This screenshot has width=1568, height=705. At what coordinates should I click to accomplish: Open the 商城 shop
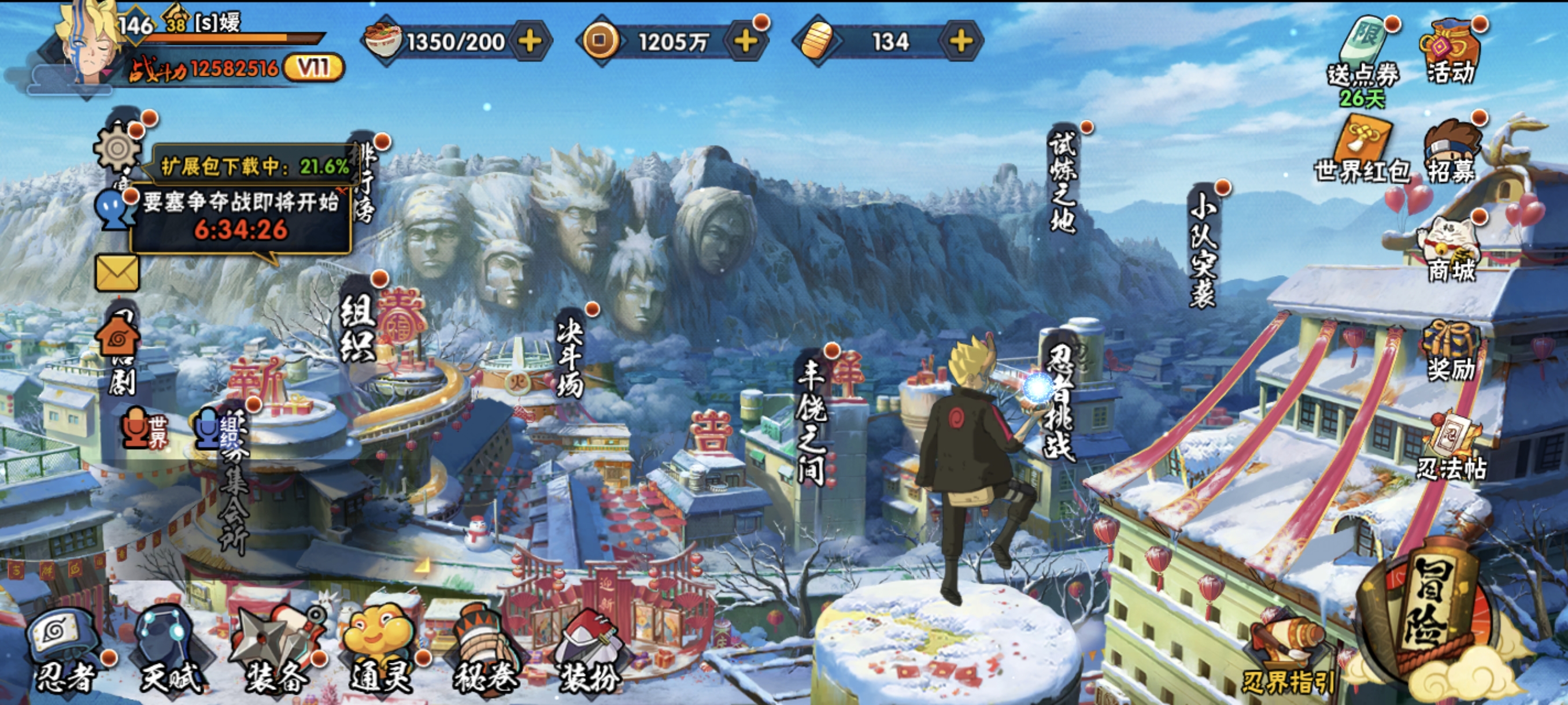1452,250
